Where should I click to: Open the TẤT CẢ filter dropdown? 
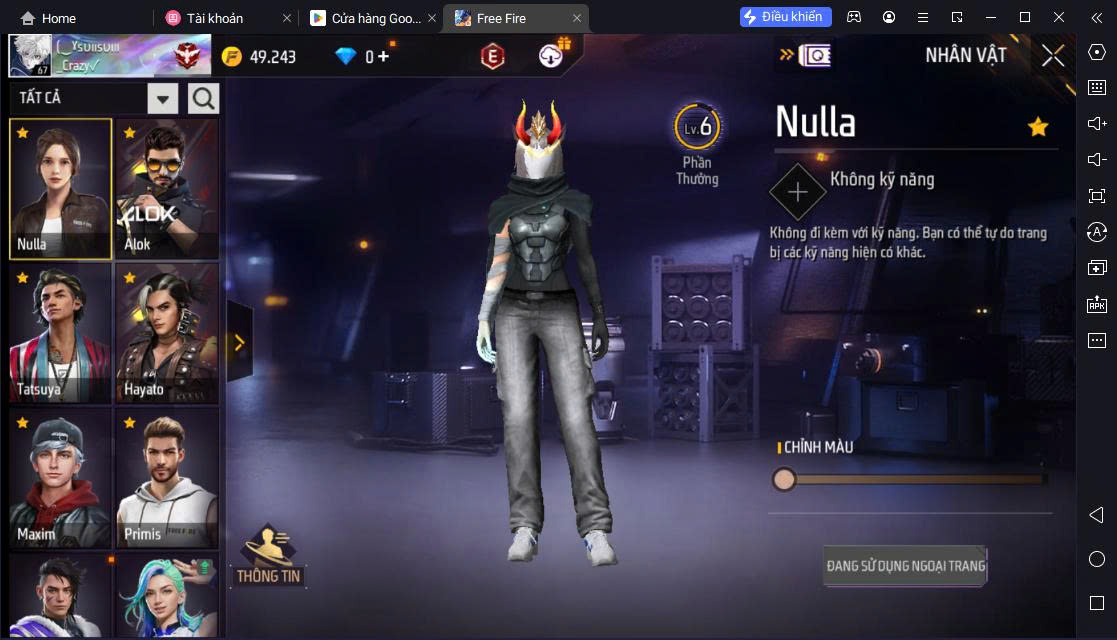pyautogui.click(x=162, y=98)
